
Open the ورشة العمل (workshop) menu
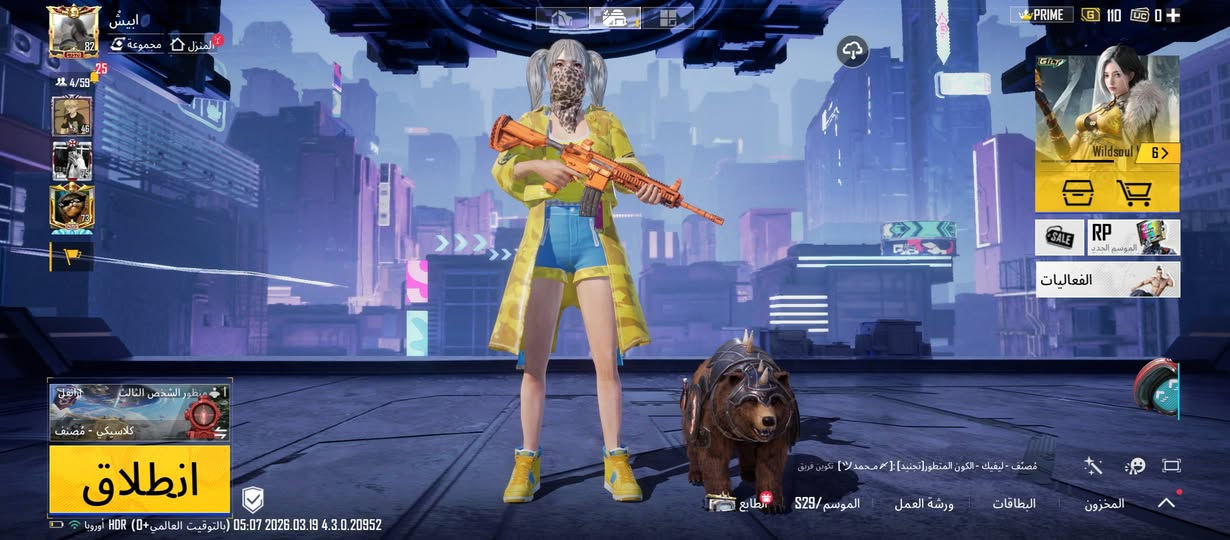(924, 504)
